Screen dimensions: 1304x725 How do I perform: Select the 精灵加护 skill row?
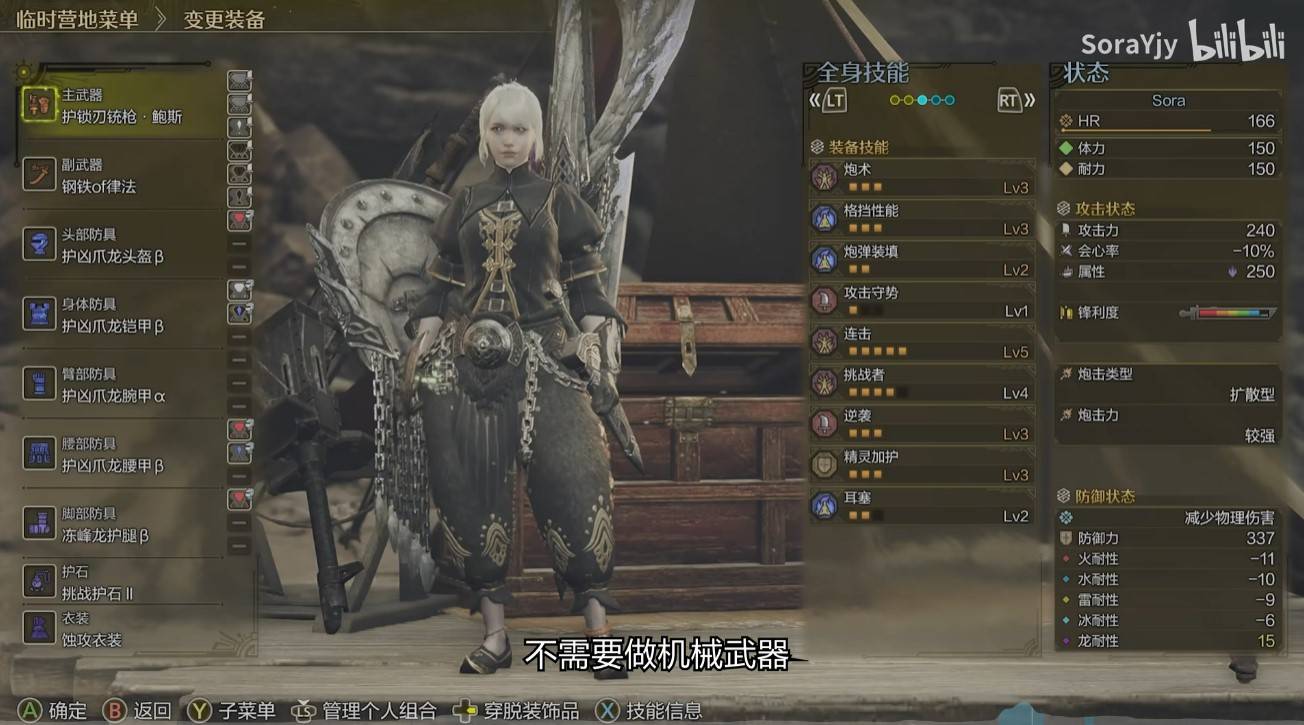pos(922,465)
